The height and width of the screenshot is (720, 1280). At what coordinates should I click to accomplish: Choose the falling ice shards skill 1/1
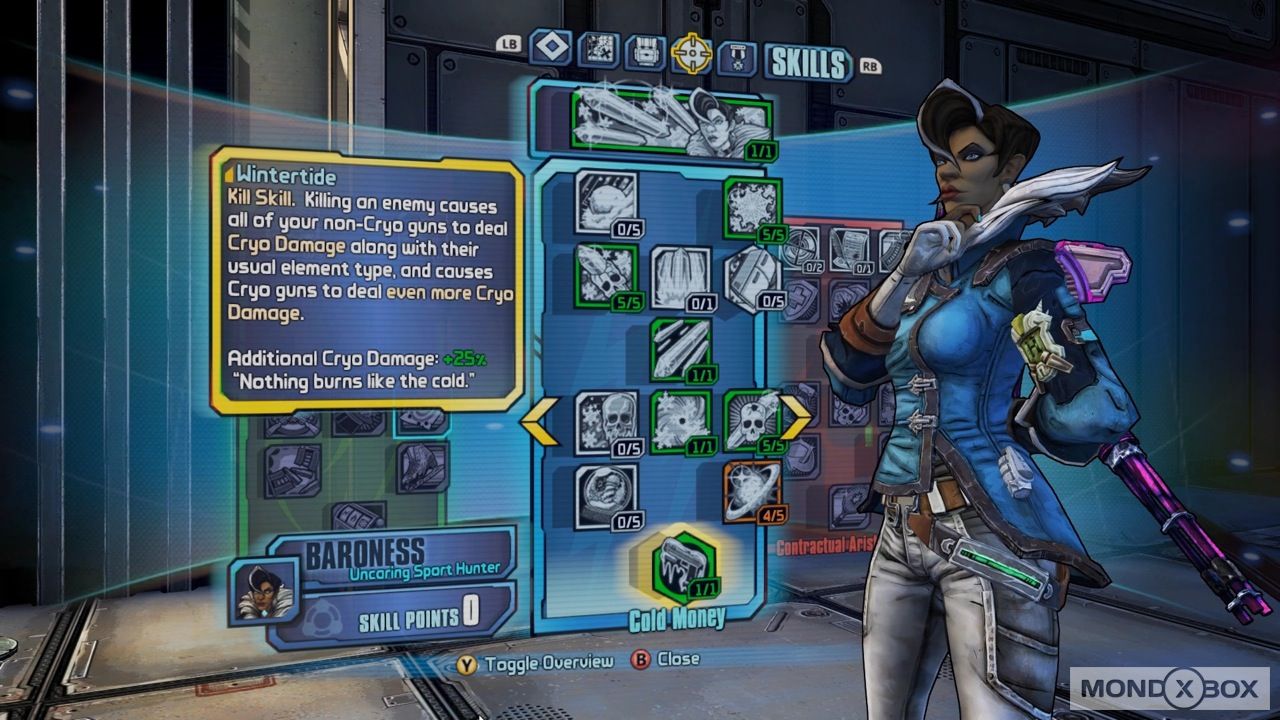point(680,350)
